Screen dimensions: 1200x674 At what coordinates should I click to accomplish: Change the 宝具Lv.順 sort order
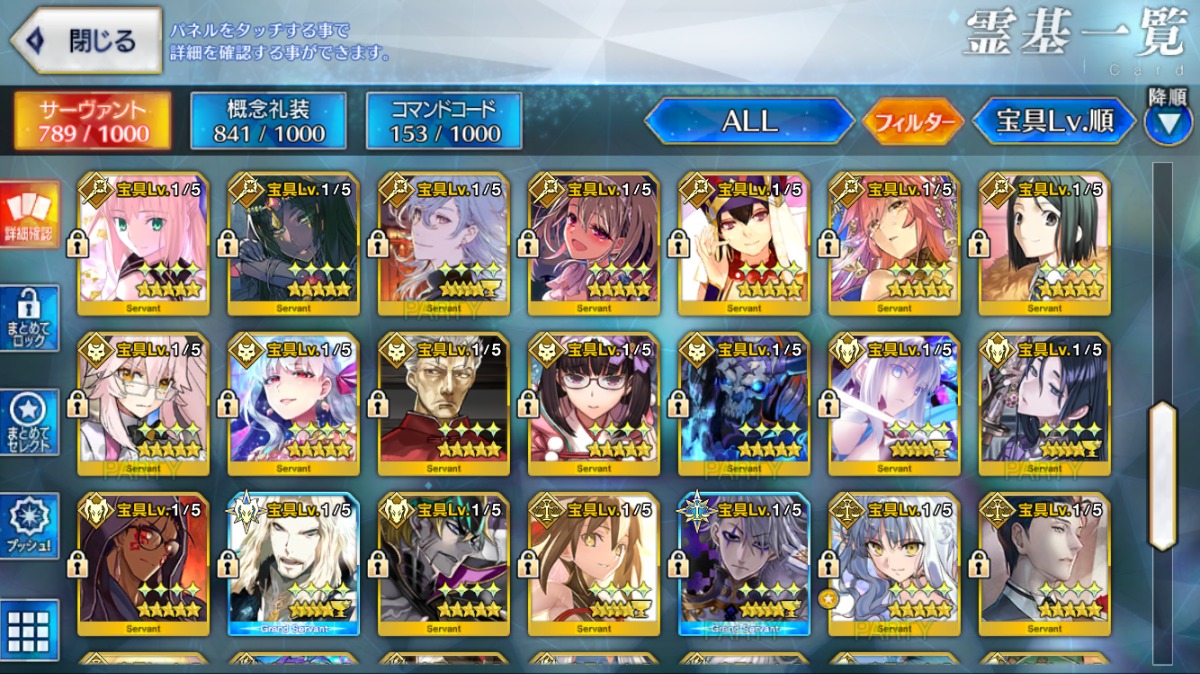[1054, 122]
